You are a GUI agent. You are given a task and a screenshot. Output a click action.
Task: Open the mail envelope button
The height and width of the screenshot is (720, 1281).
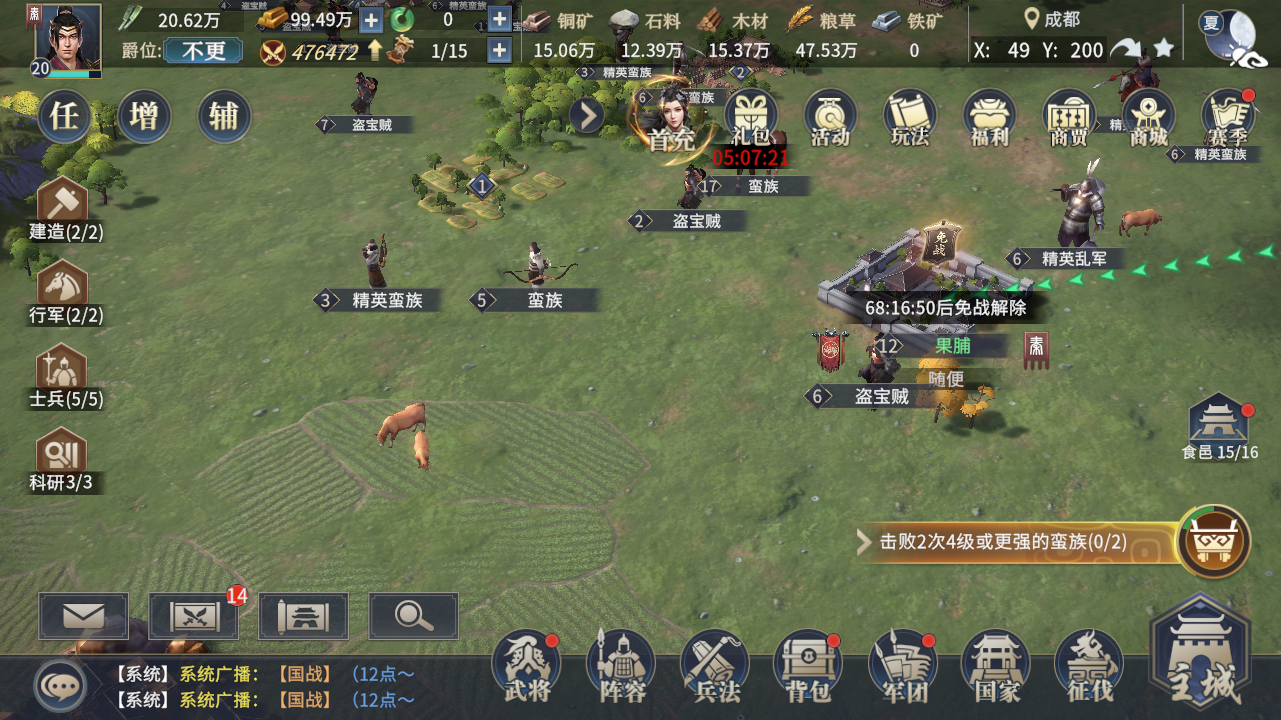click(84, 616)
